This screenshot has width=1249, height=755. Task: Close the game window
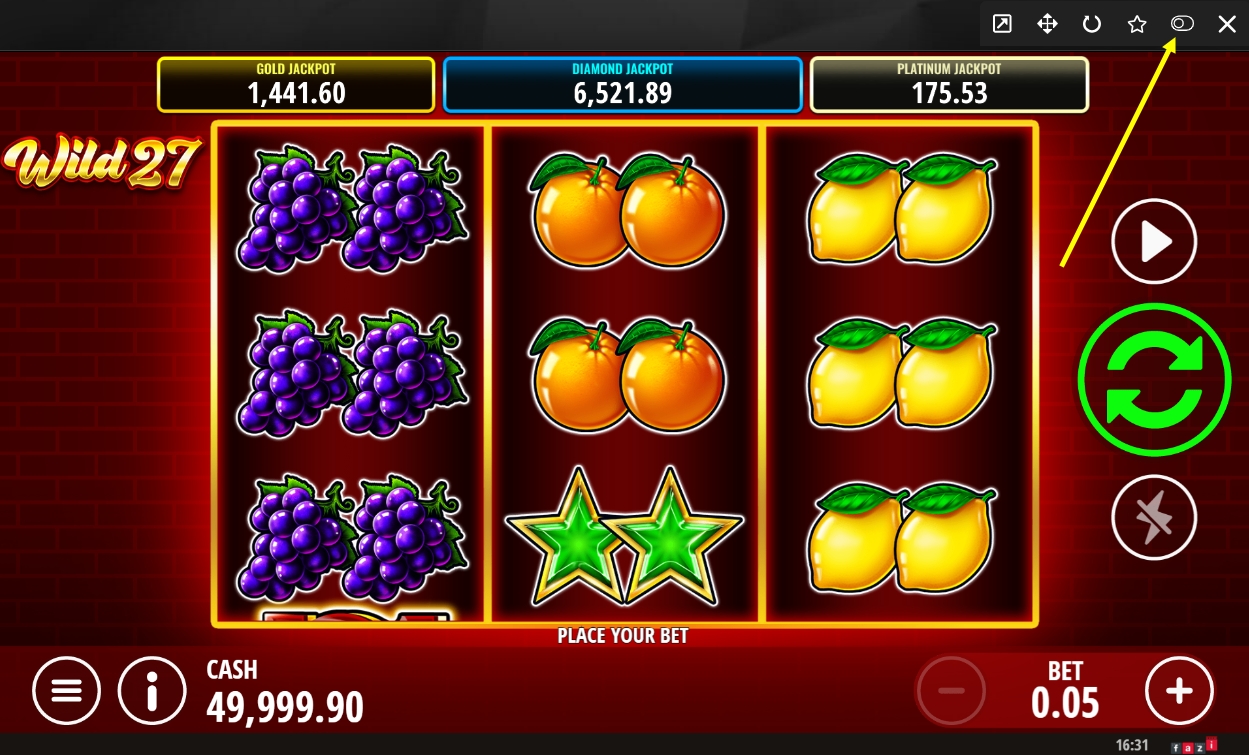(1227, 24)
